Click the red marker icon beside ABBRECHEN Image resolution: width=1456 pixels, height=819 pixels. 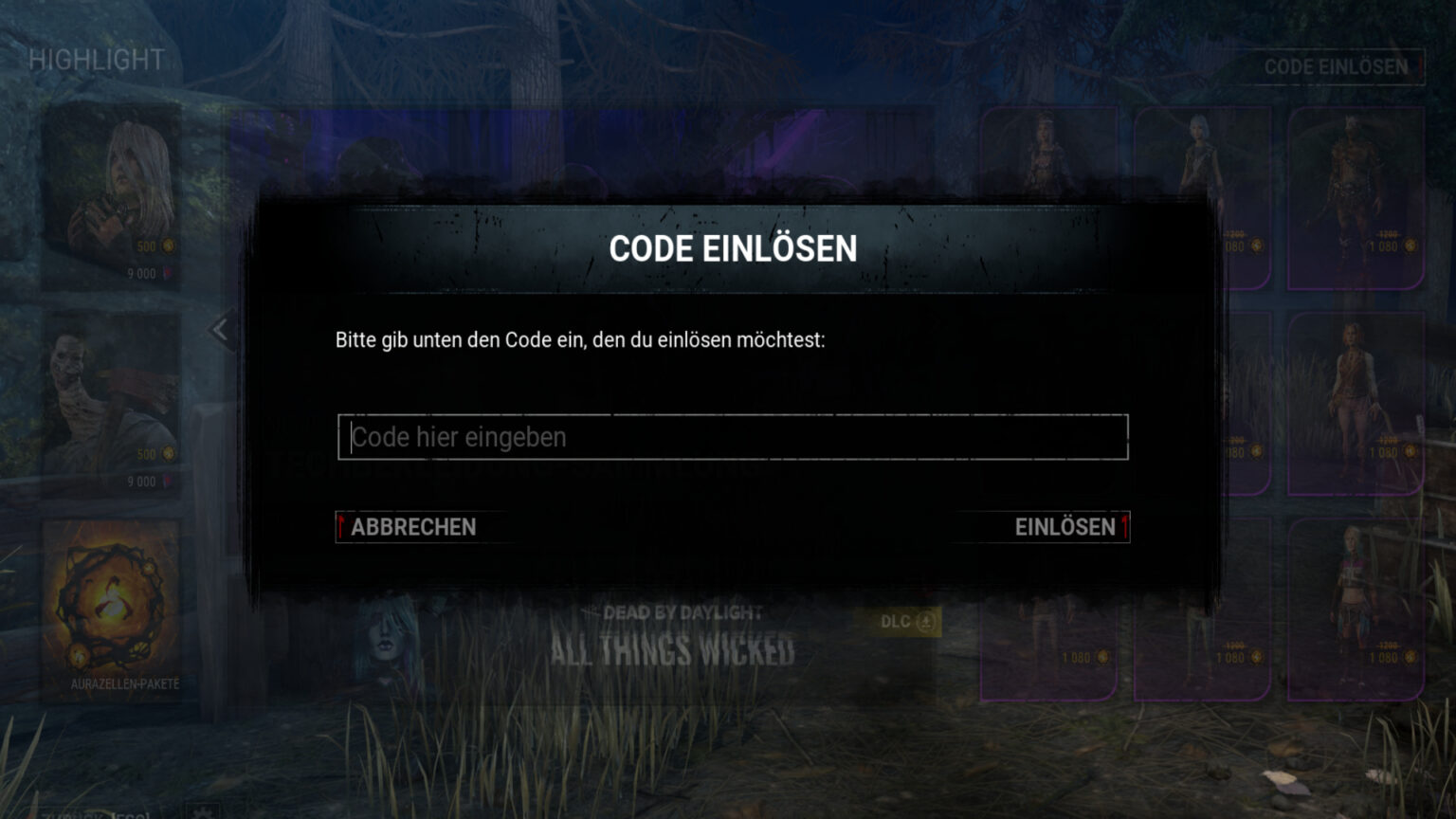pyautogui.click(x=341, y=527)
